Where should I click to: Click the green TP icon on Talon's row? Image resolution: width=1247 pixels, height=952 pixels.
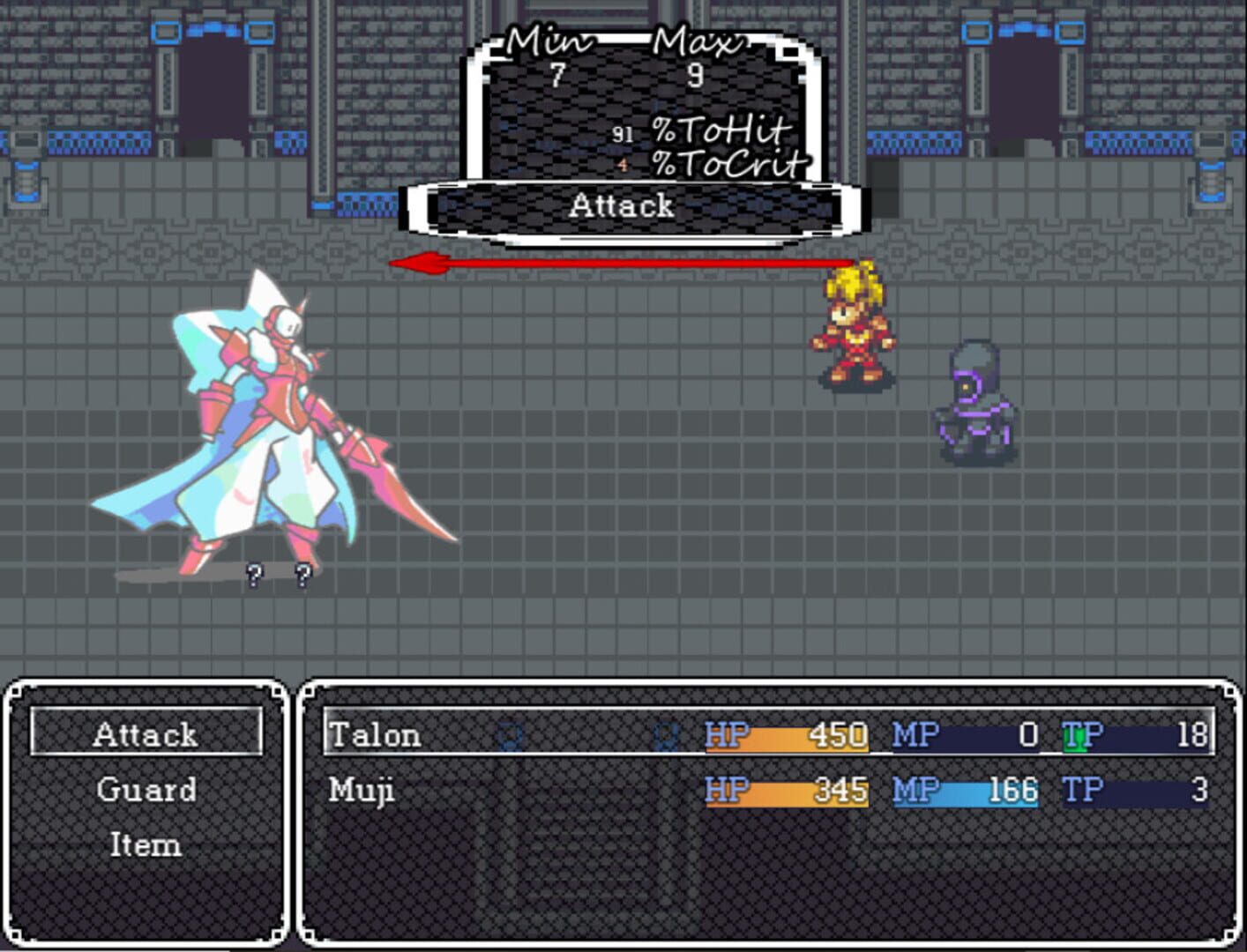[1075, 734]
